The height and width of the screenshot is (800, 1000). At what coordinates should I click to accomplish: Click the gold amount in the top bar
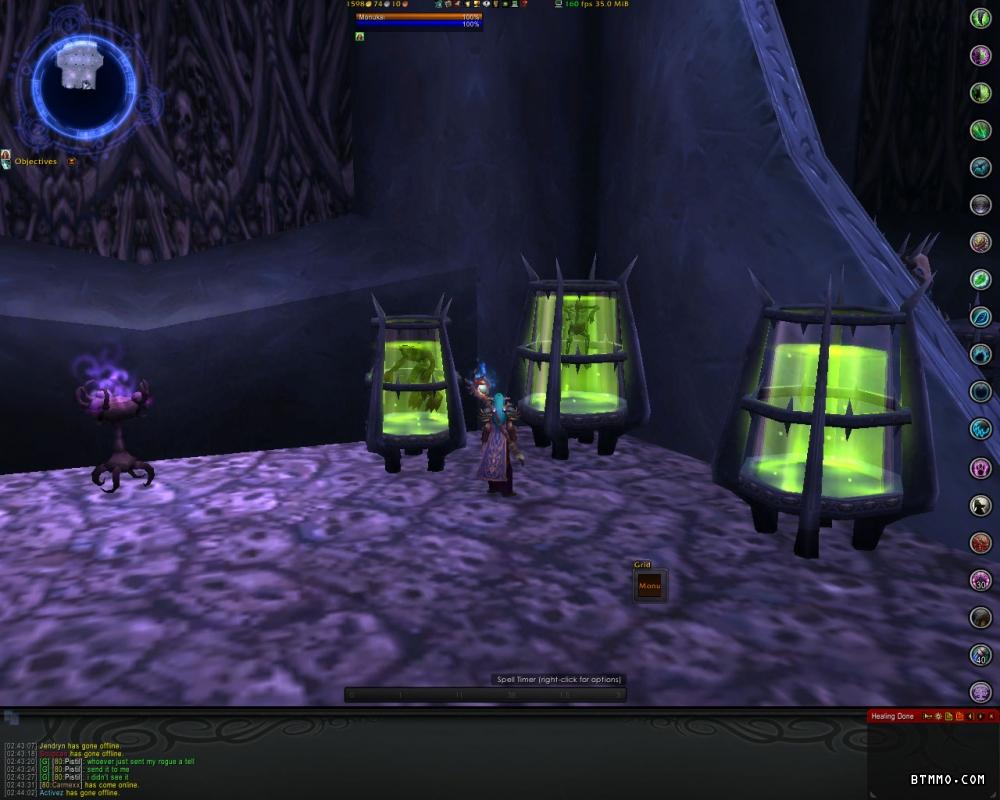click(355, 5)
